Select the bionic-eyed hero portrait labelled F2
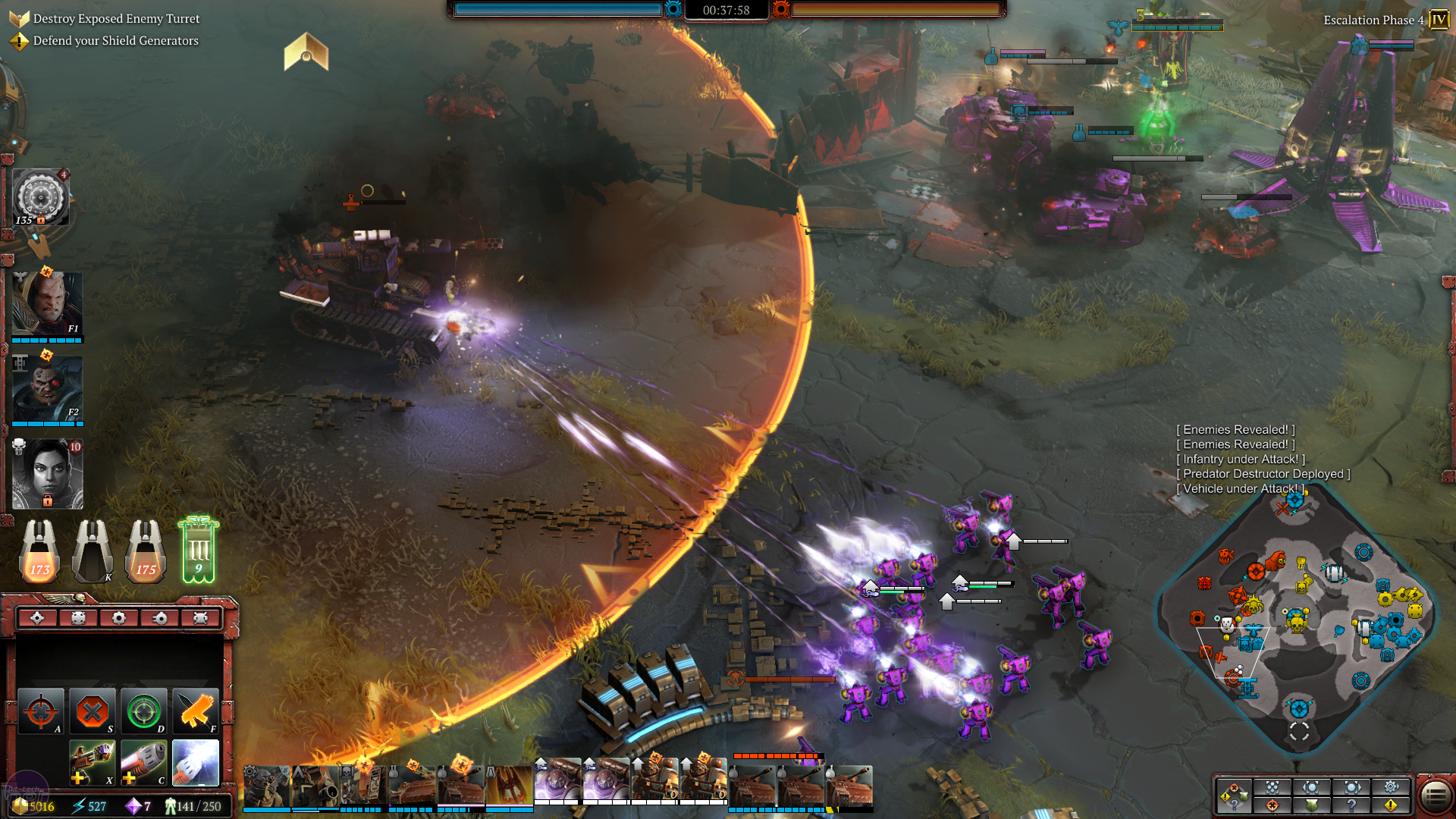 [x=47, y=388]
